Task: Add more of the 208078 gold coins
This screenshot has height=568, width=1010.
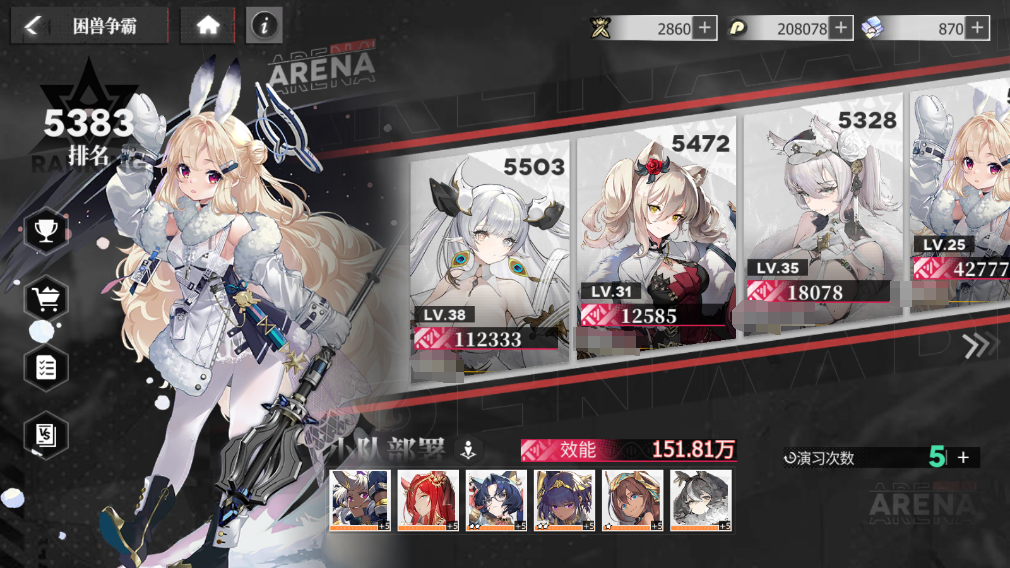Action: (841, 28)
